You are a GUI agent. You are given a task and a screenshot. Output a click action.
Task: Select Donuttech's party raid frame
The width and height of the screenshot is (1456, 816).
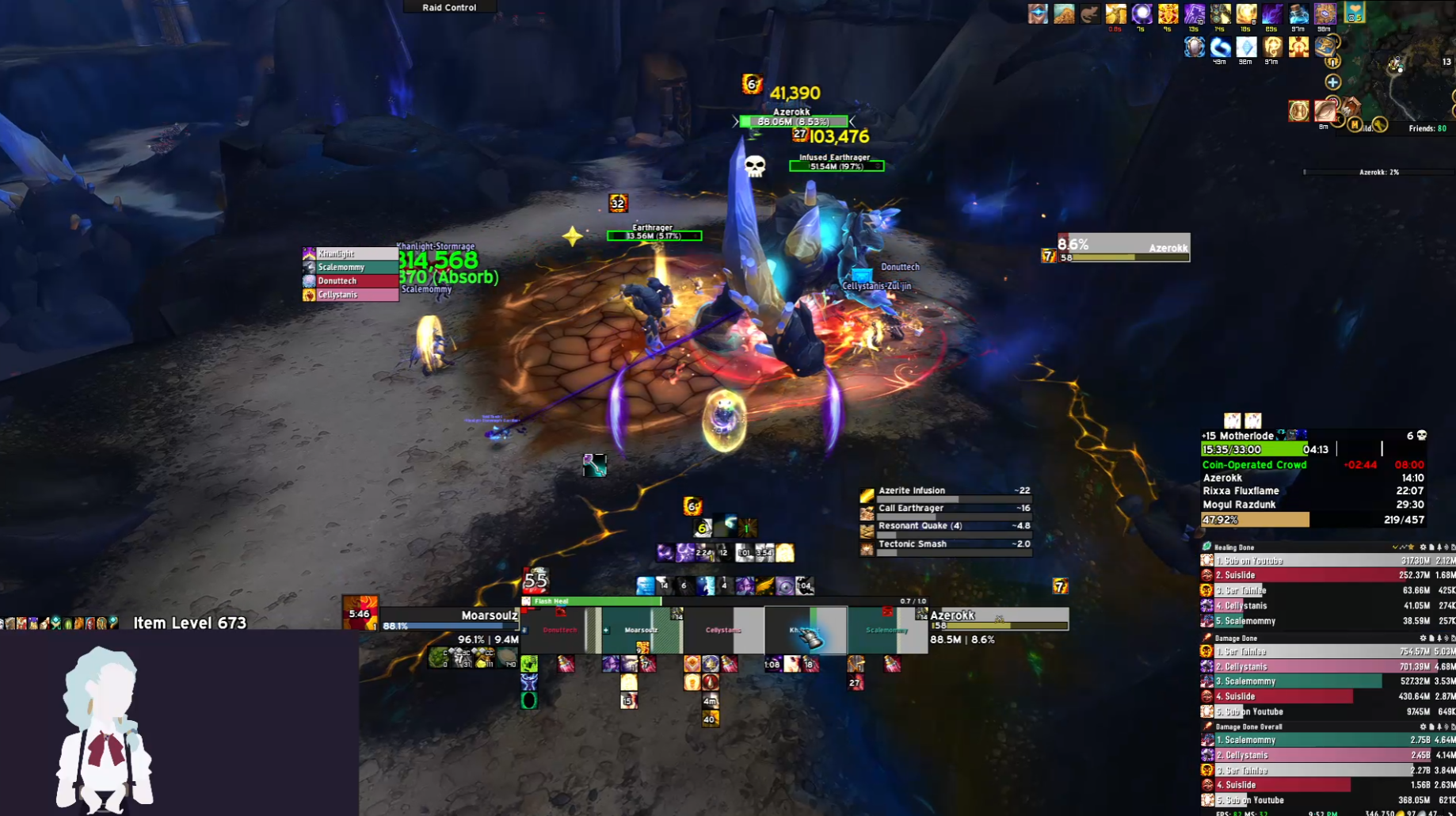tap(560, 630)
